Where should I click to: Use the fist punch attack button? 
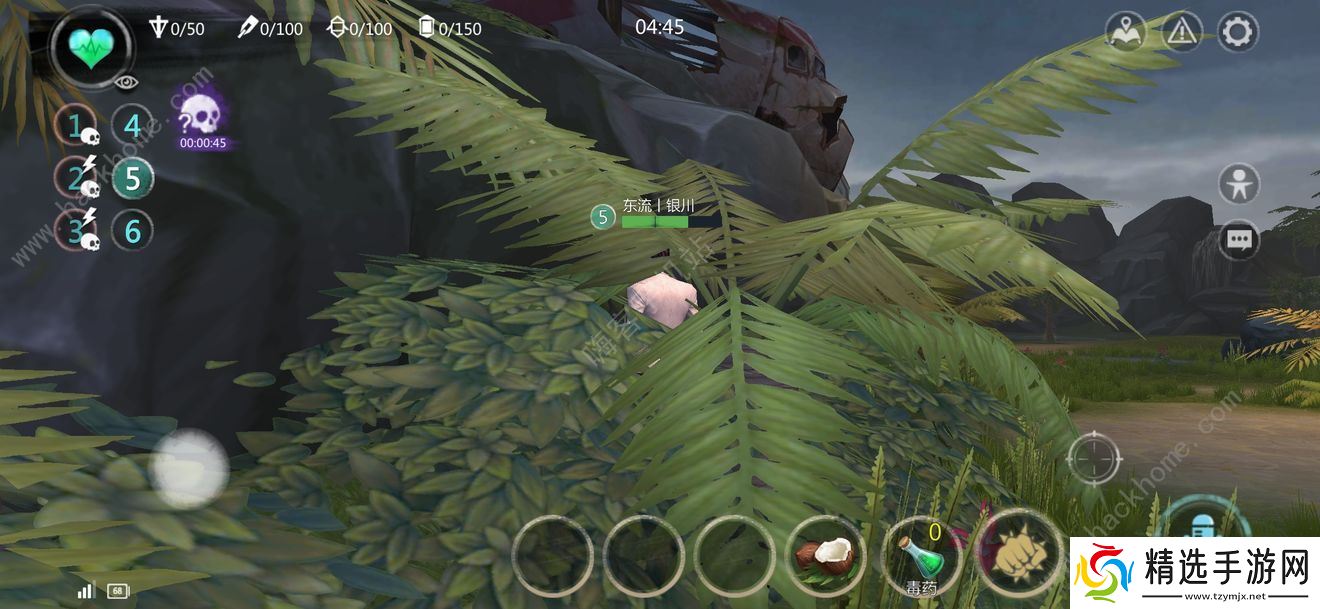[1017, 555]
